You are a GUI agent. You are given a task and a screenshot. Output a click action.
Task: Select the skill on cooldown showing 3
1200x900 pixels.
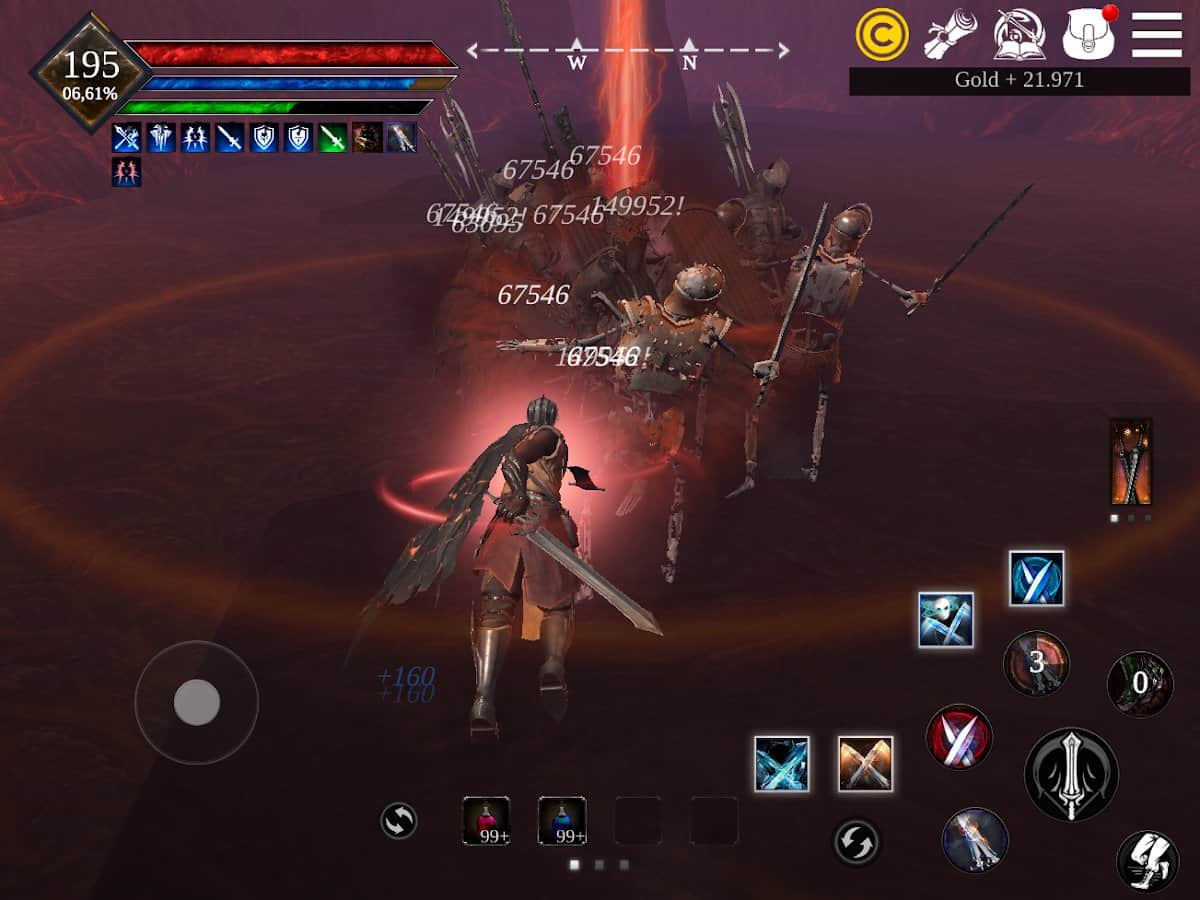point(1036,663)
